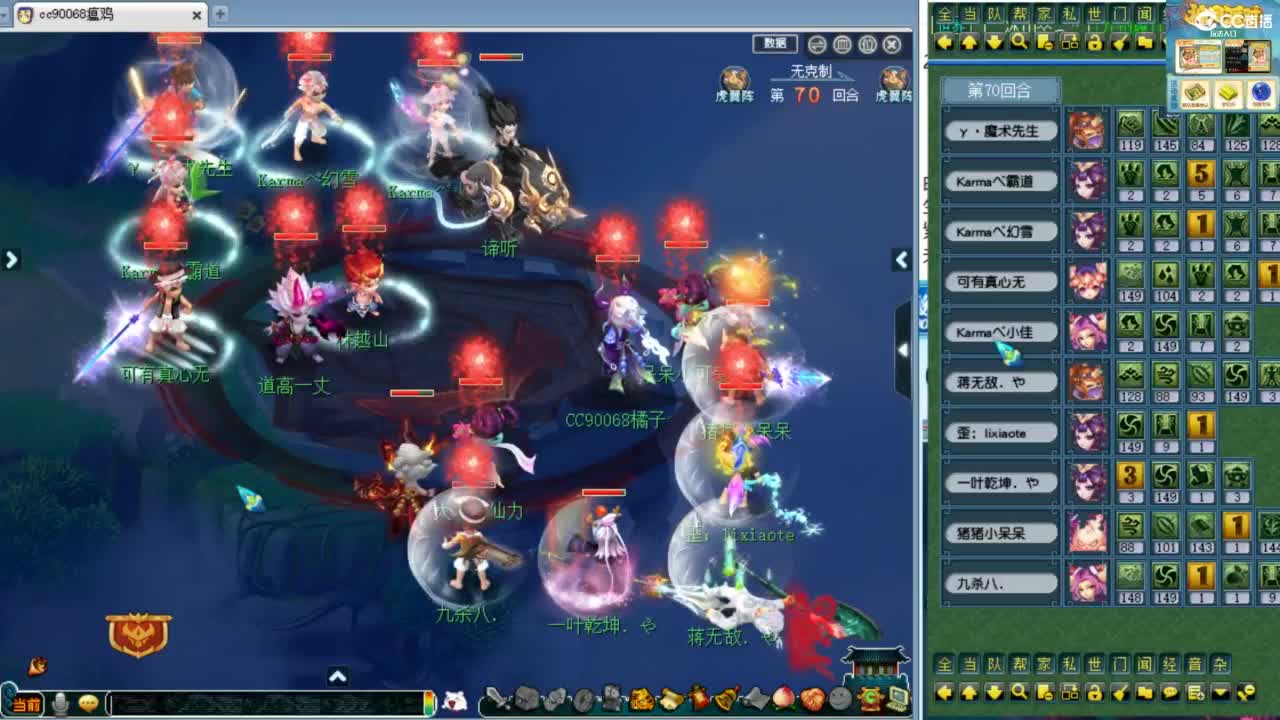Click the 虎翼阵 formation icon beside the round counter

click(x=734, y=78)
